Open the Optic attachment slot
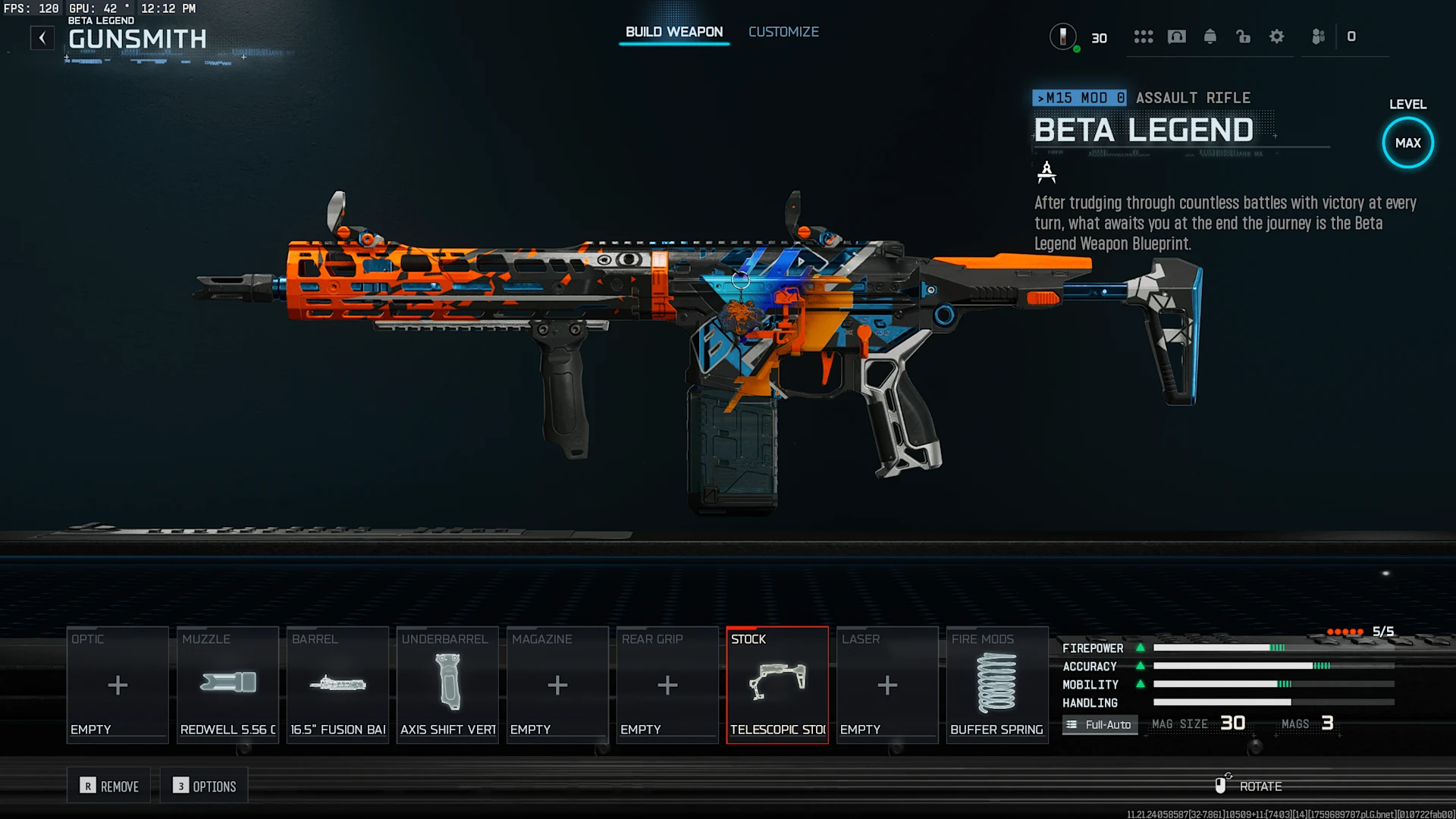Screen dimensions: 1456x819 point(118,685)
